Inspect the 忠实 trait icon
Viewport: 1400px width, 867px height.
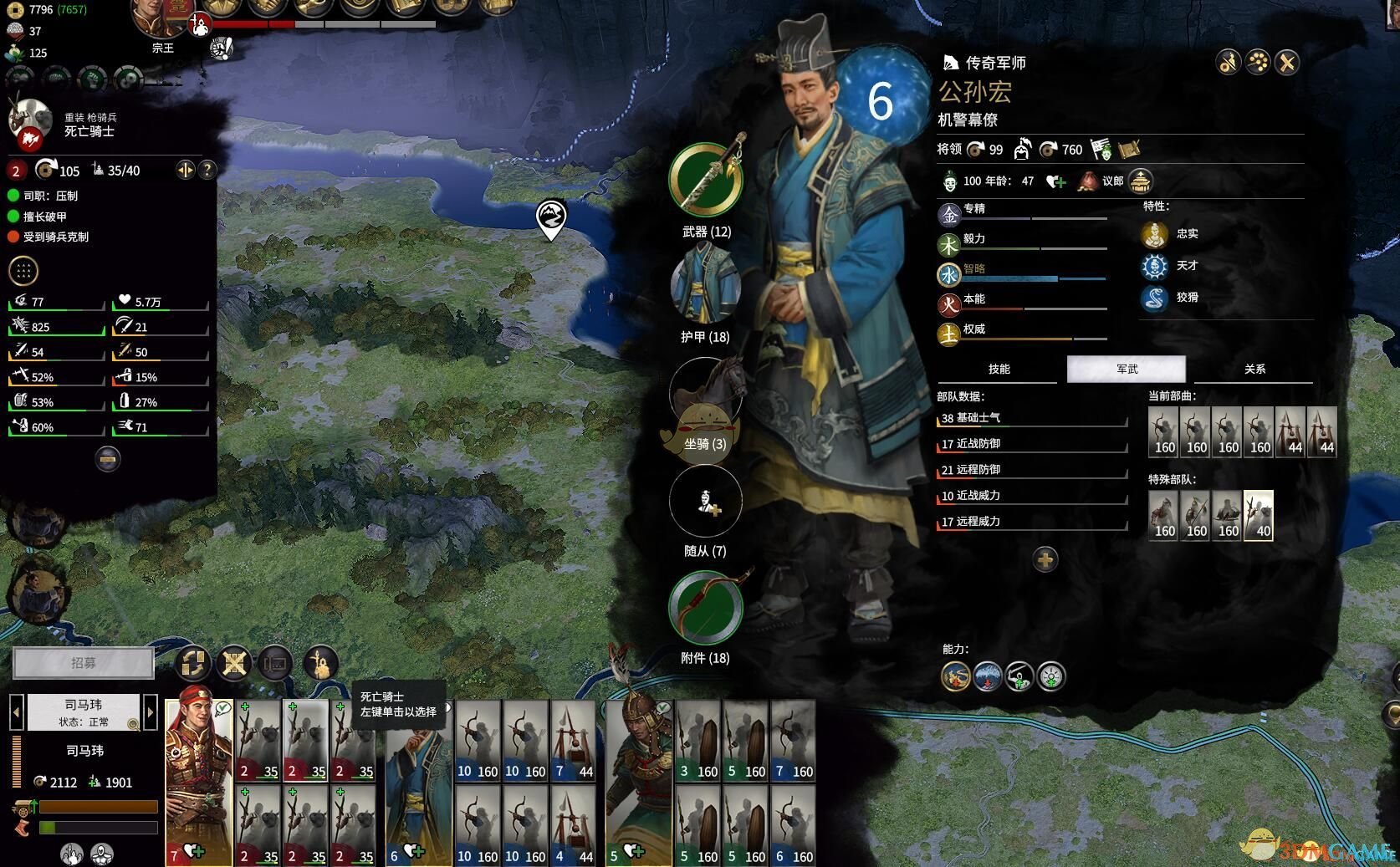click(x=1155, y=234)
